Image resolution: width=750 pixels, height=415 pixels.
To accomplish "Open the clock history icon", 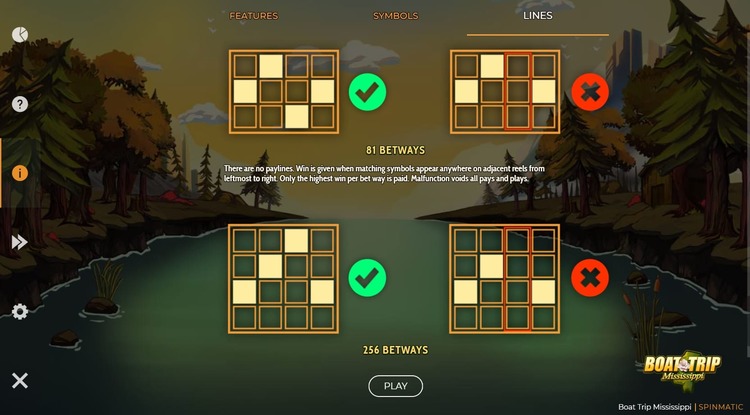I will (x=20, y=35).
